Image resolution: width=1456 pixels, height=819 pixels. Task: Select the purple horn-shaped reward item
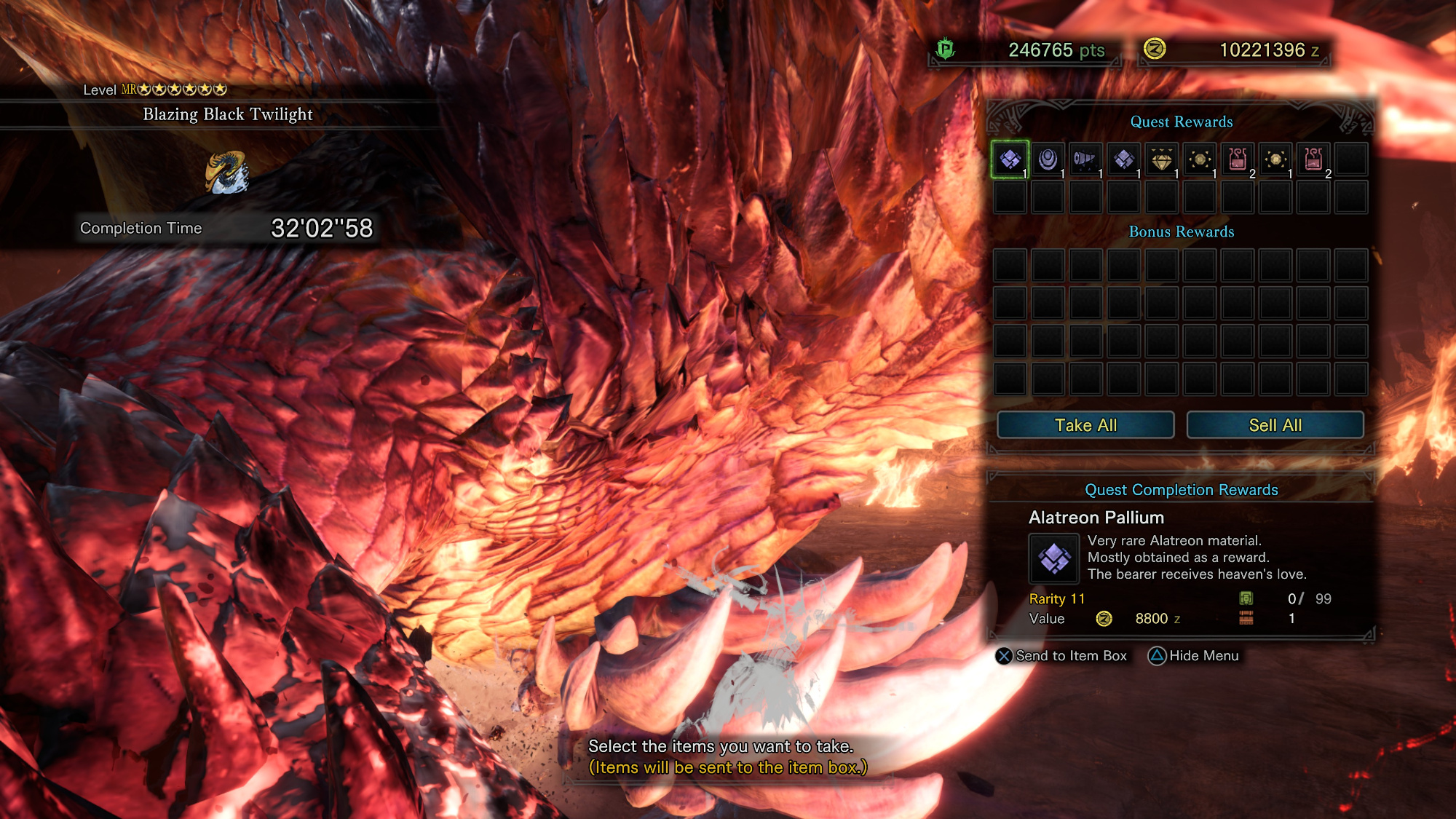(x=1085, y=159)
